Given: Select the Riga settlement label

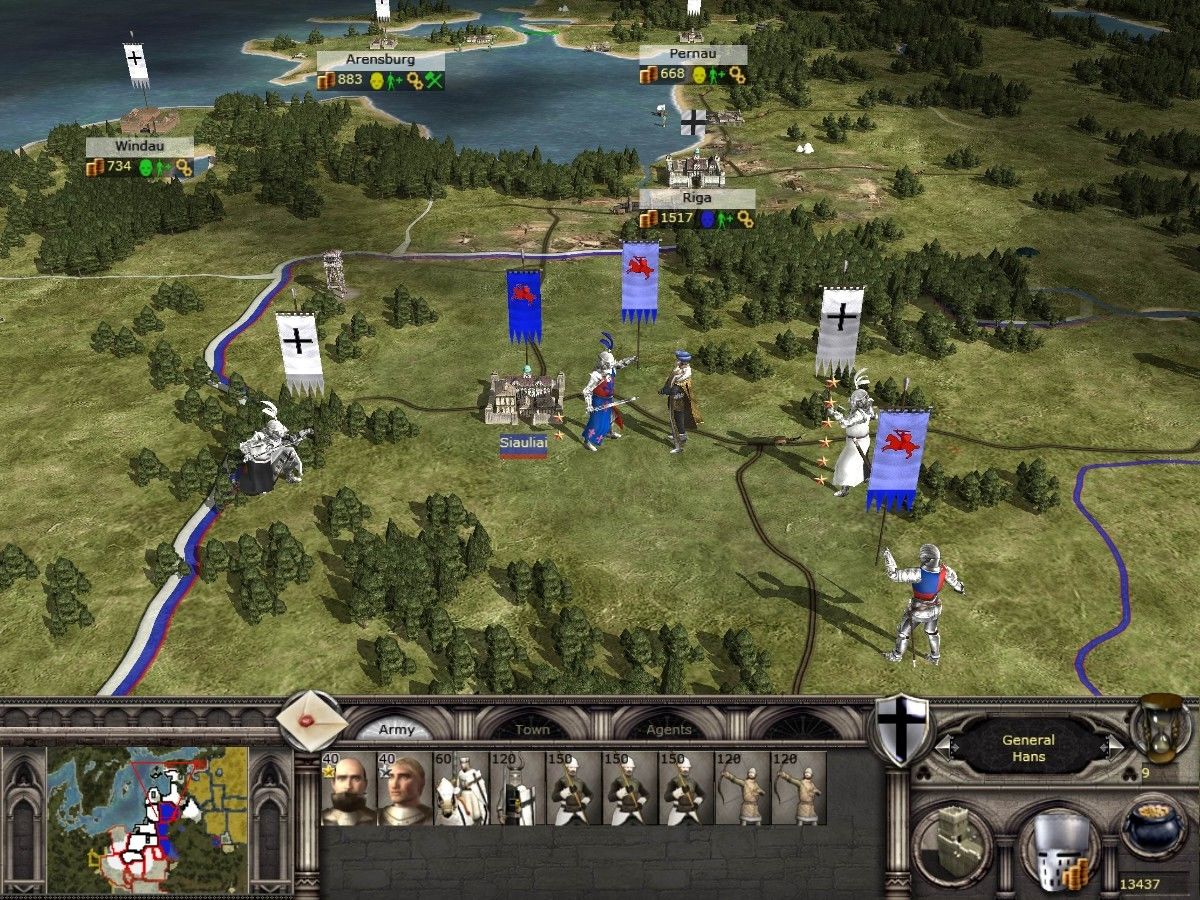Looking at the screenshot, I should (x=696, y=198).
